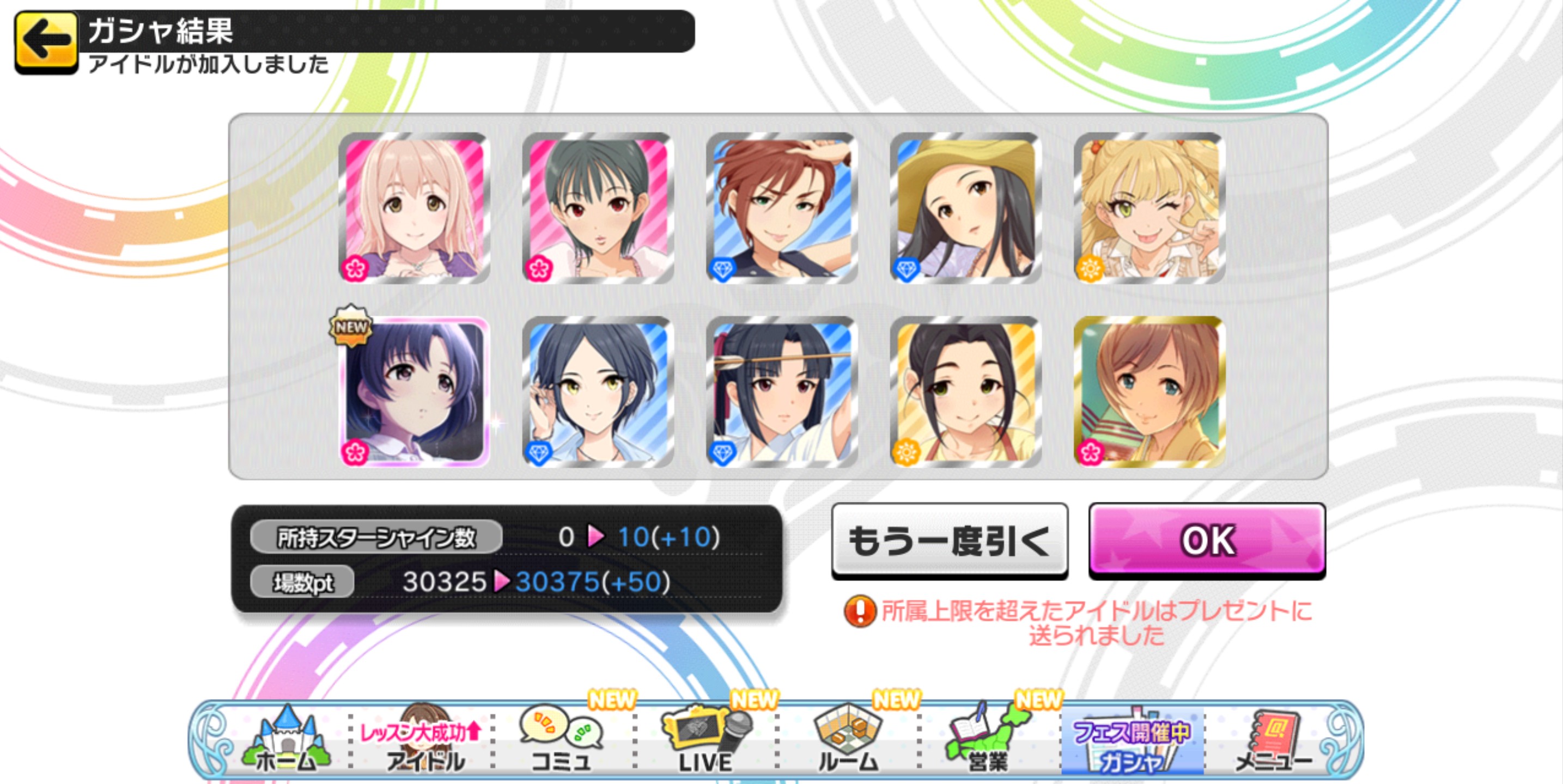
Task: Go to the LIVE menu
Action: pyautogui.click(x=706, y=741)
